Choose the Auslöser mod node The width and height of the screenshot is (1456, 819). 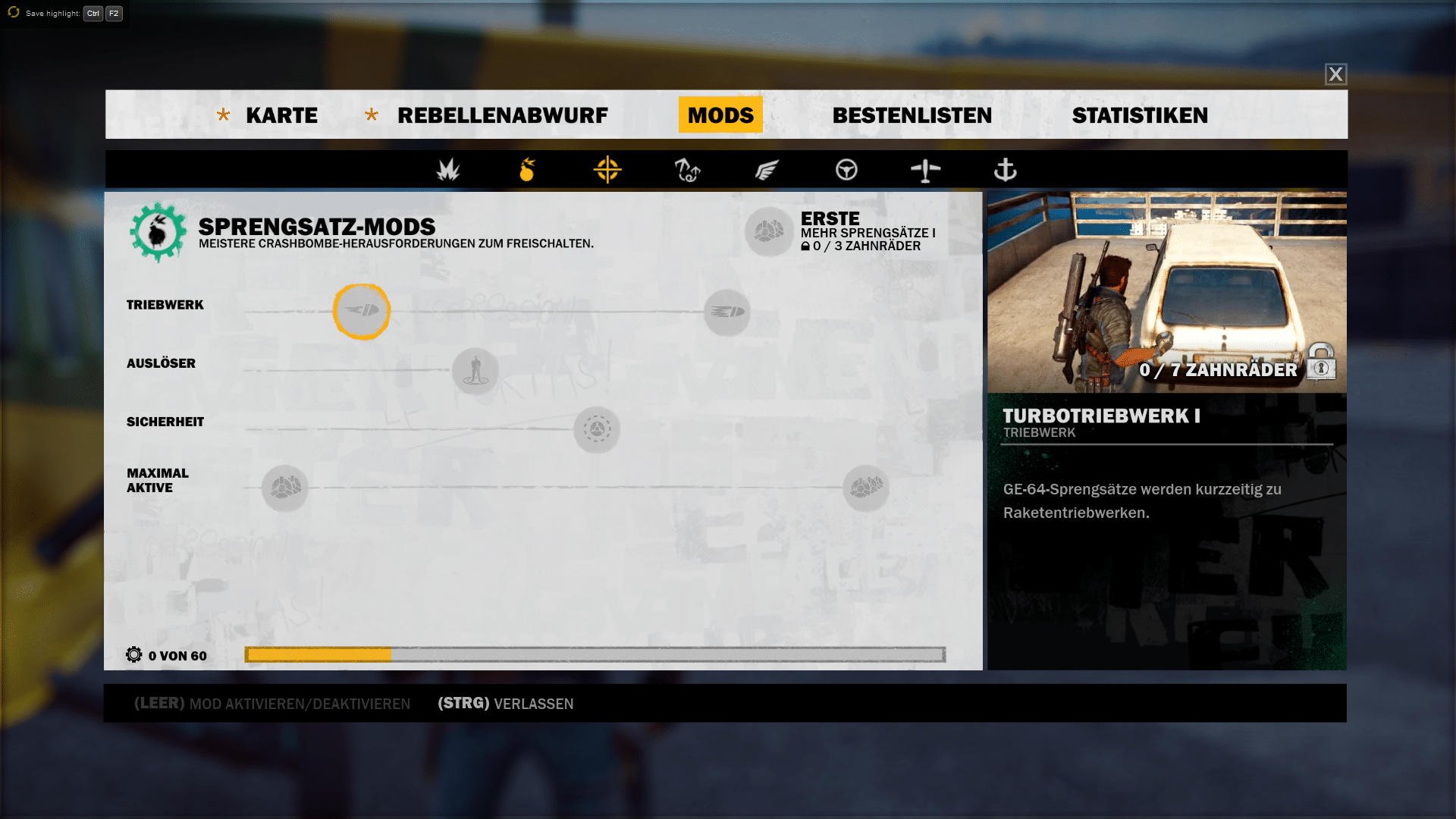tap(475, 370)
